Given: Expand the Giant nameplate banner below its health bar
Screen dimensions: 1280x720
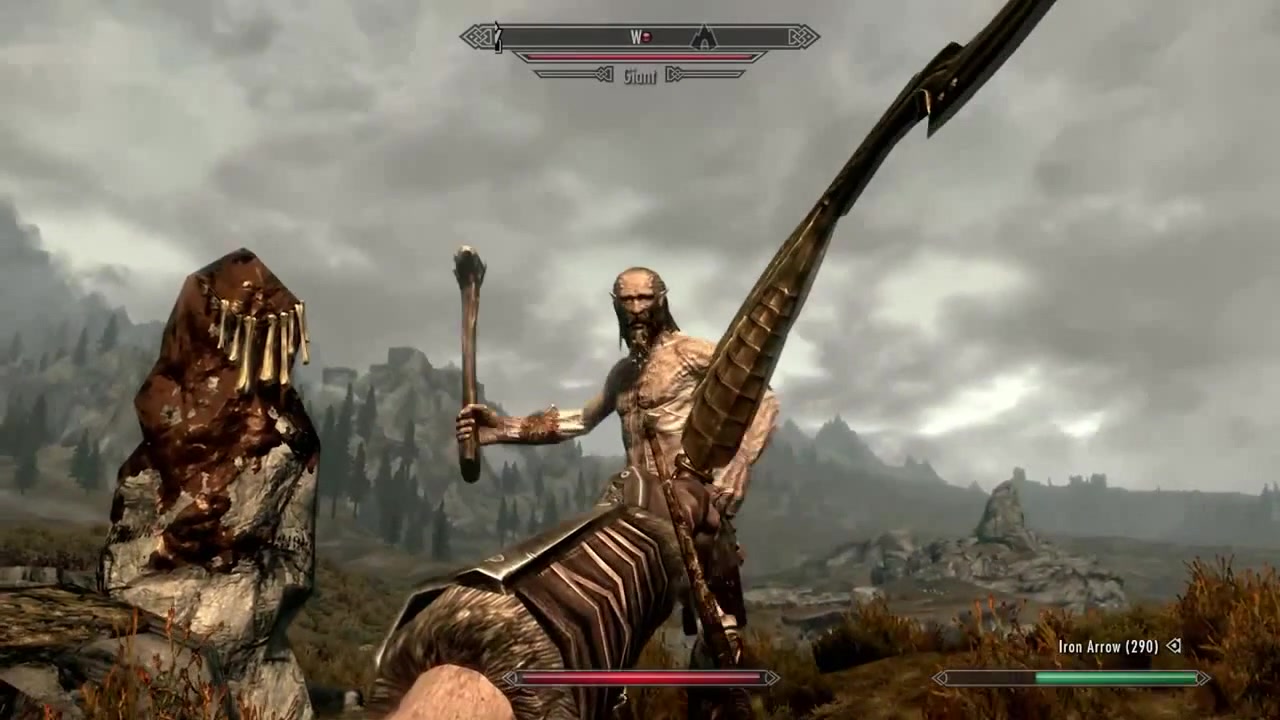Looking at the screenshot, I should coord(640,75).
